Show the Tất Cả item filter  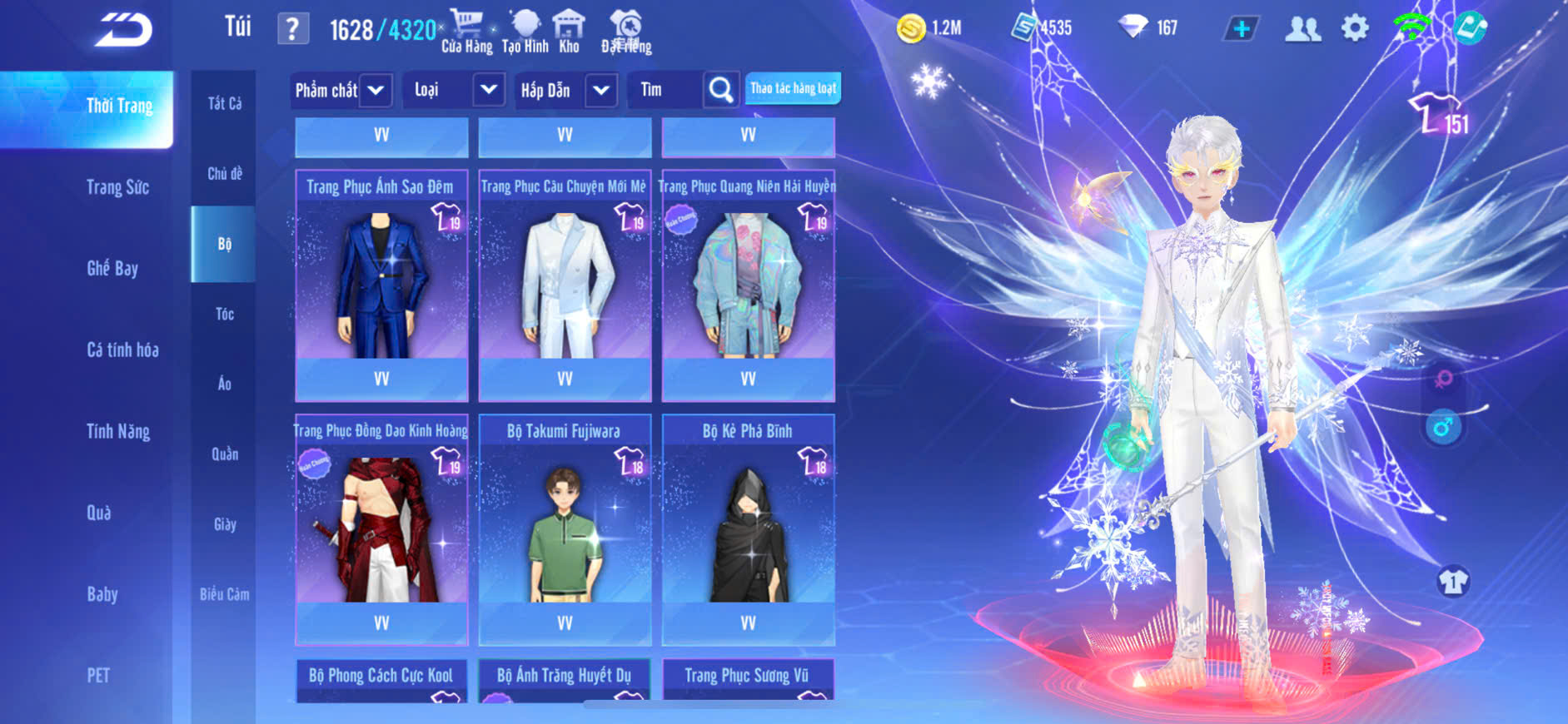click(x=224, y=103)
